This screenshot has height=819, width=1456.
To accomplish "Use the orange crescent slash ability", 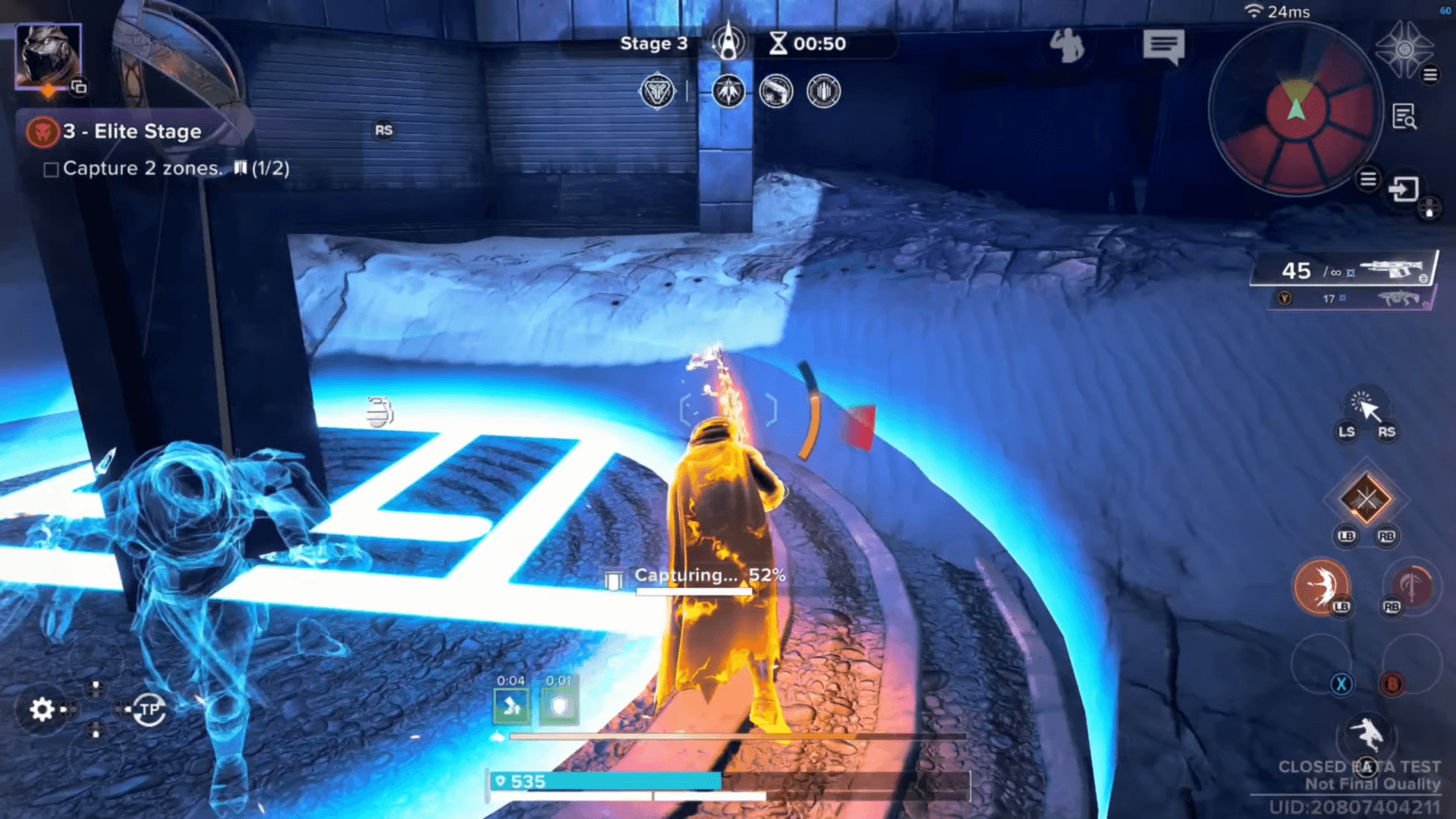I will coord(1321,585).
